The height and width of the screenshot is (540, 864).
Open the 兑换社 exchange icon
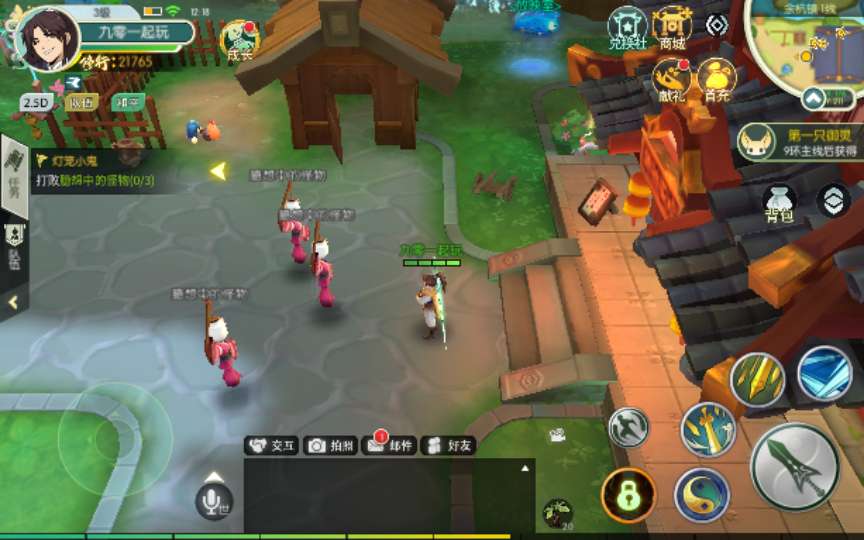point(629,27)
